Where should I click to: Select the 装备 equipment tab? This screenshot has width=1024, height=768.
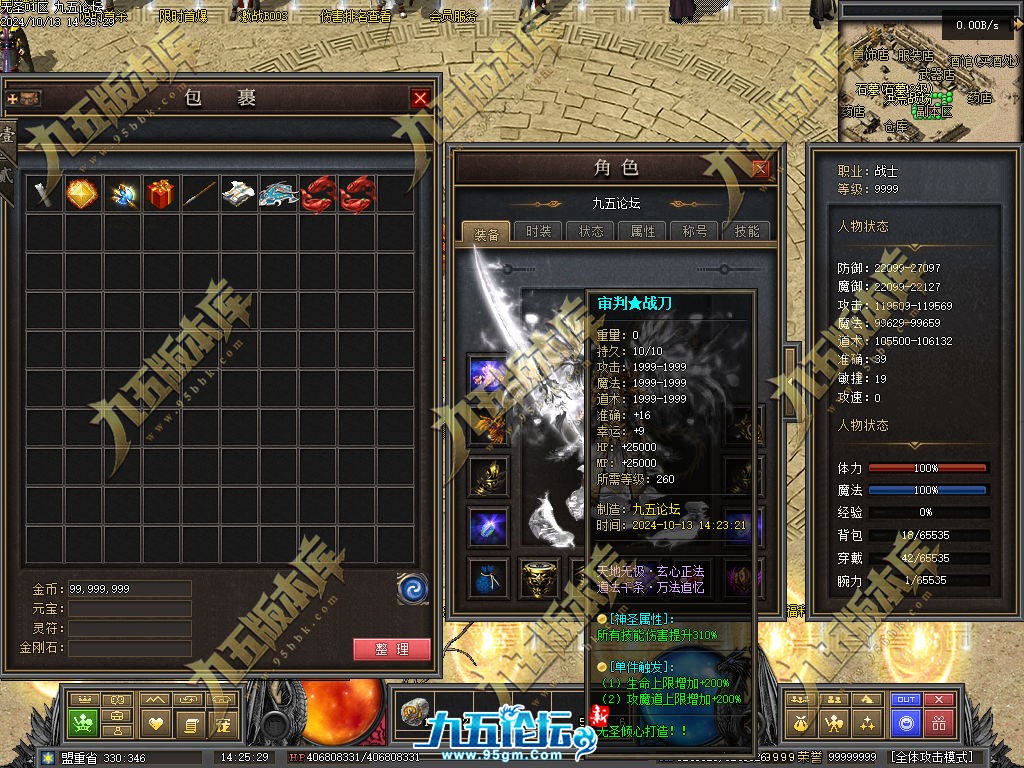coord(487,232)
